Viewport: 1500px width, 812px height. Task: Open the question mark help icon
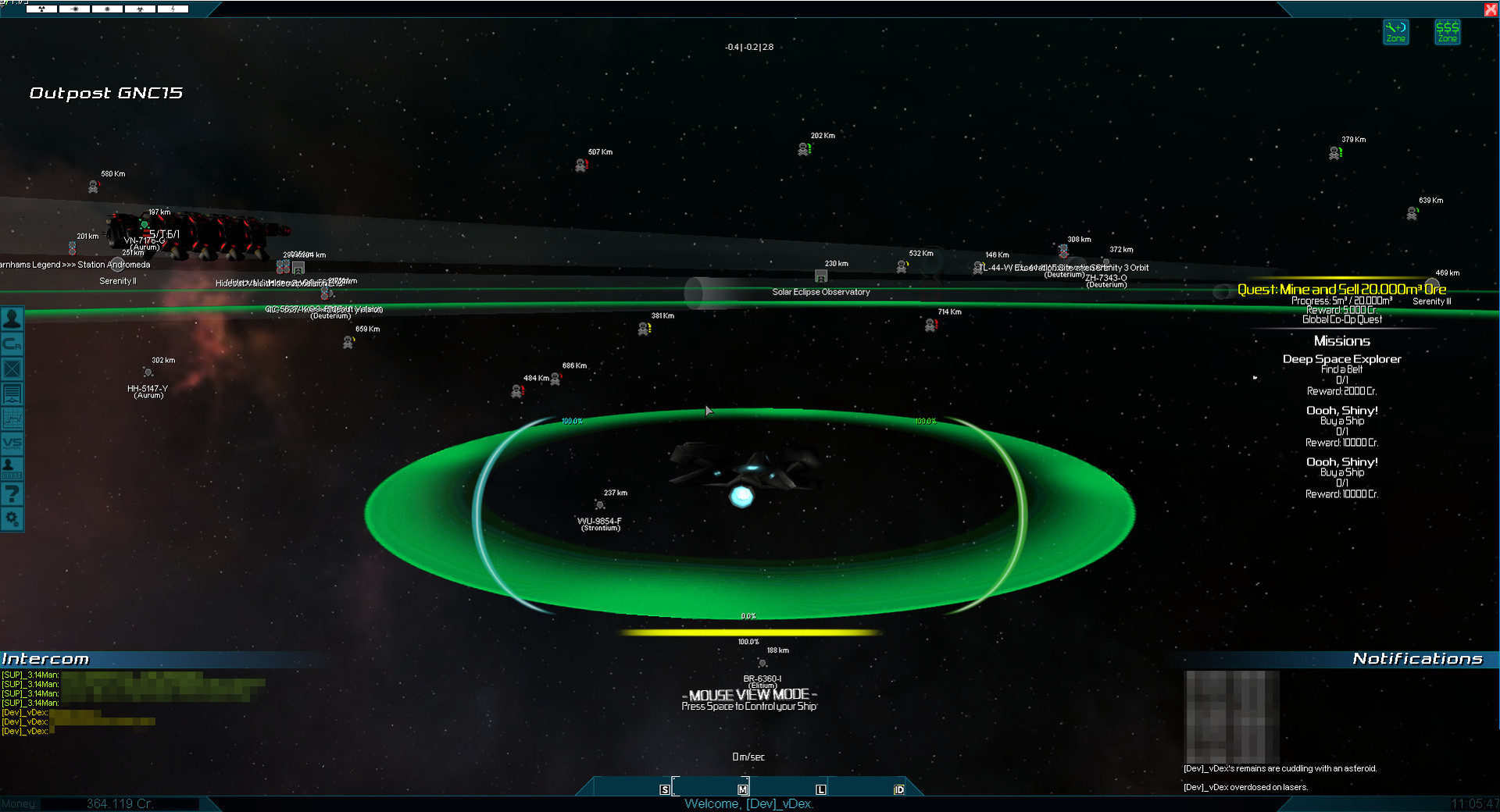pyautogui.click(x=12, y=493)
